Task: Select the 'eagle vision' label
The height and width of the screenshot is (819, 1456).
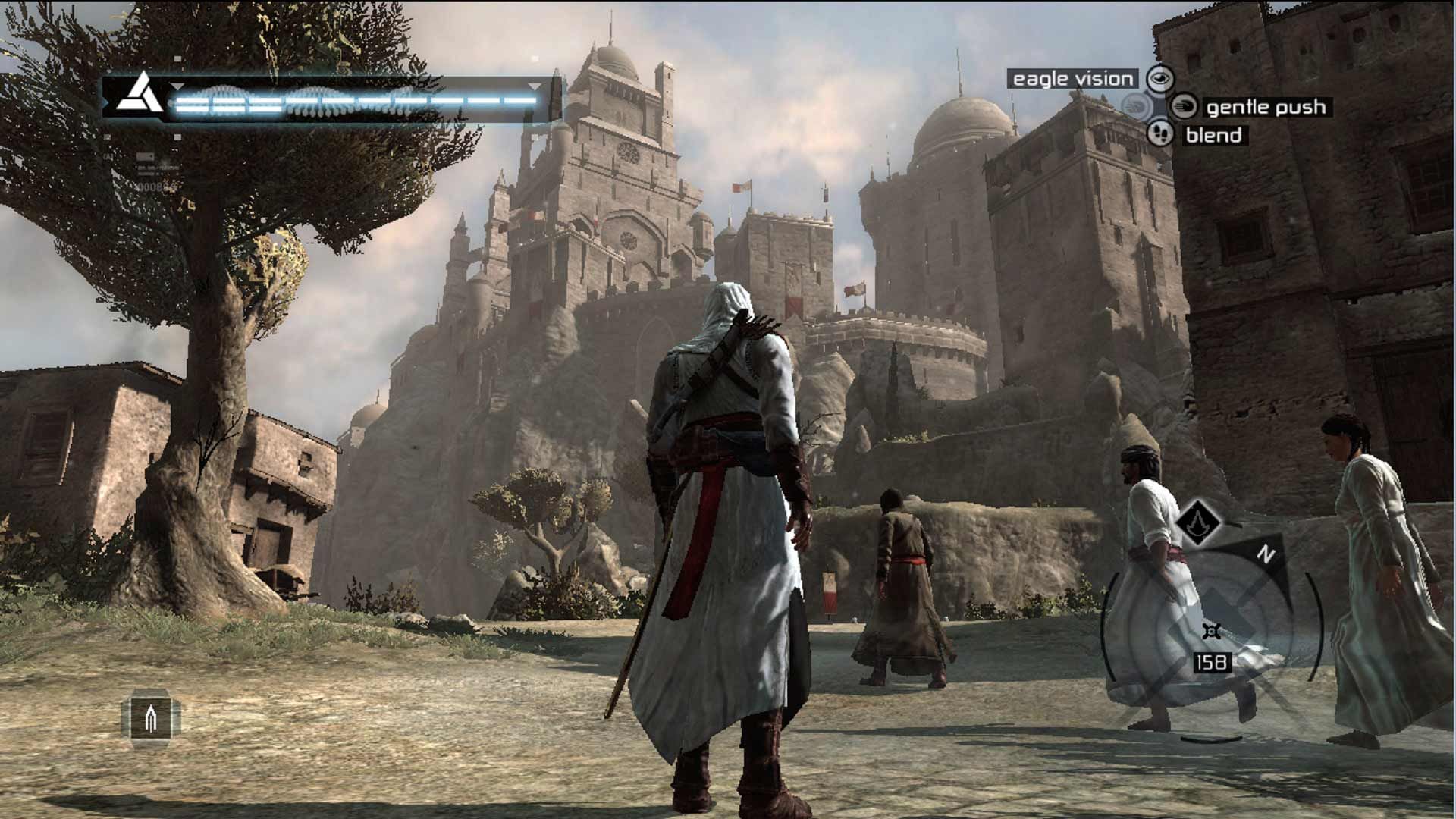Action: 1072,77
